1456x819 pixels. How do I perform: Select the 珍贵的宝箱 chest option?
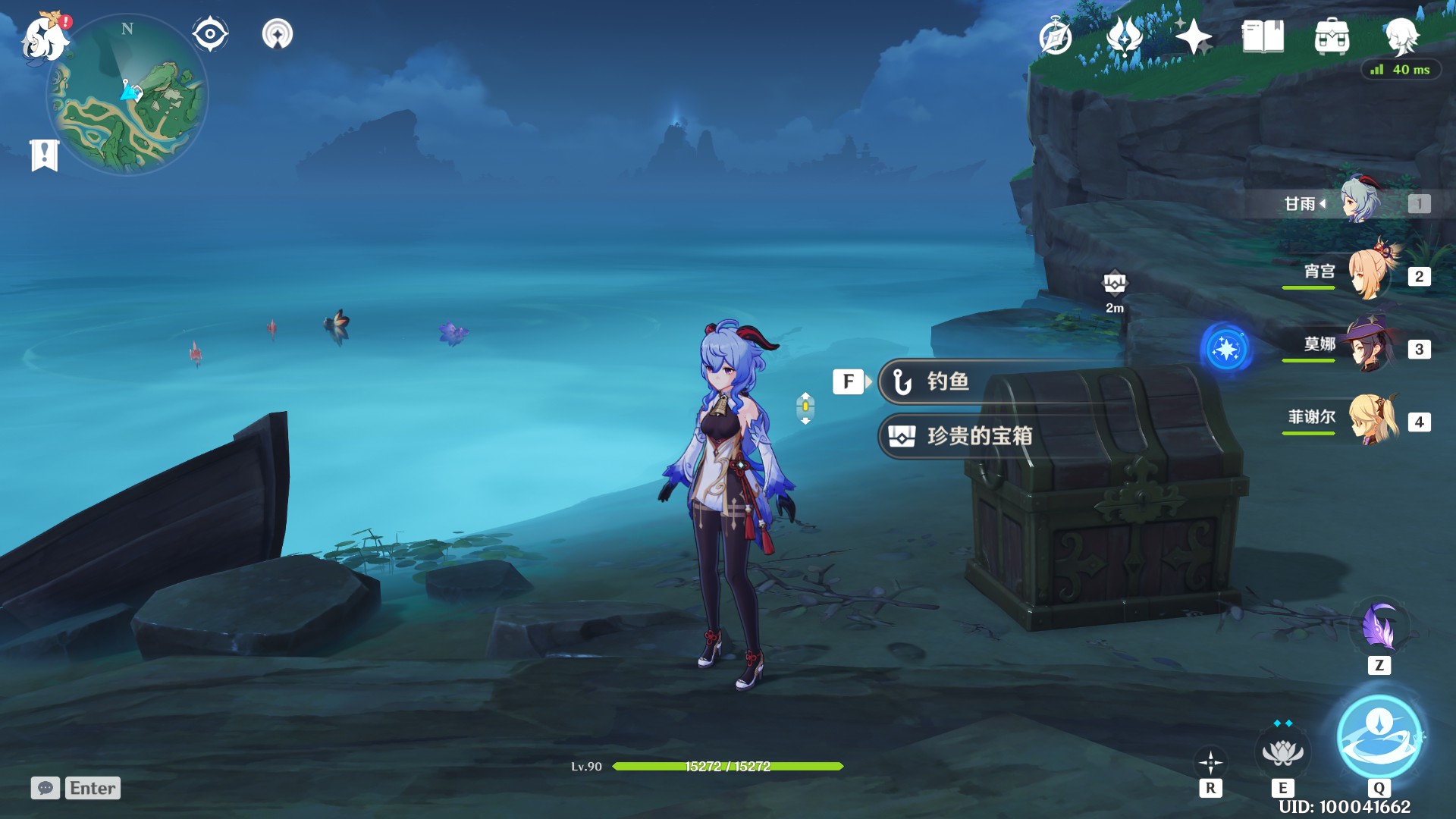(x=978, y=436)
